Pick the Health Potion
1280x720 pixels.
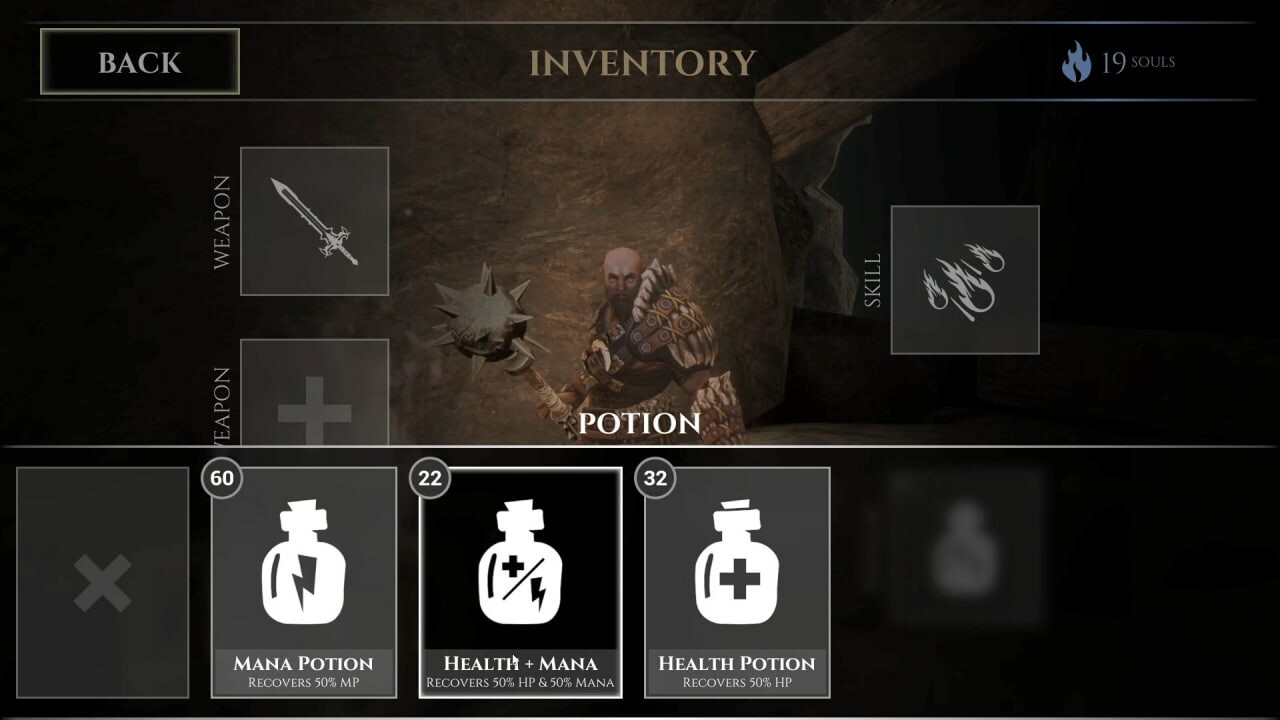[737, 582]
